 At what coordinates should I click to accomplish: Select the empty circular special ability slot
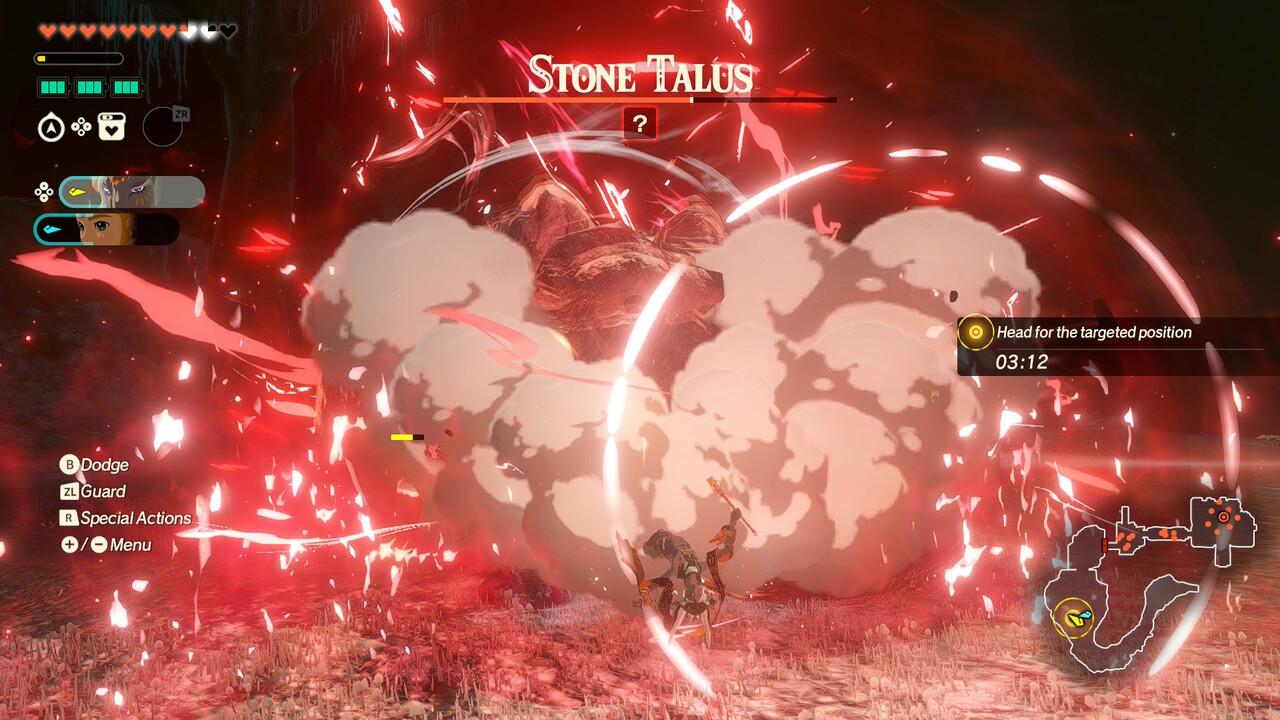click(x=162, y=127)
